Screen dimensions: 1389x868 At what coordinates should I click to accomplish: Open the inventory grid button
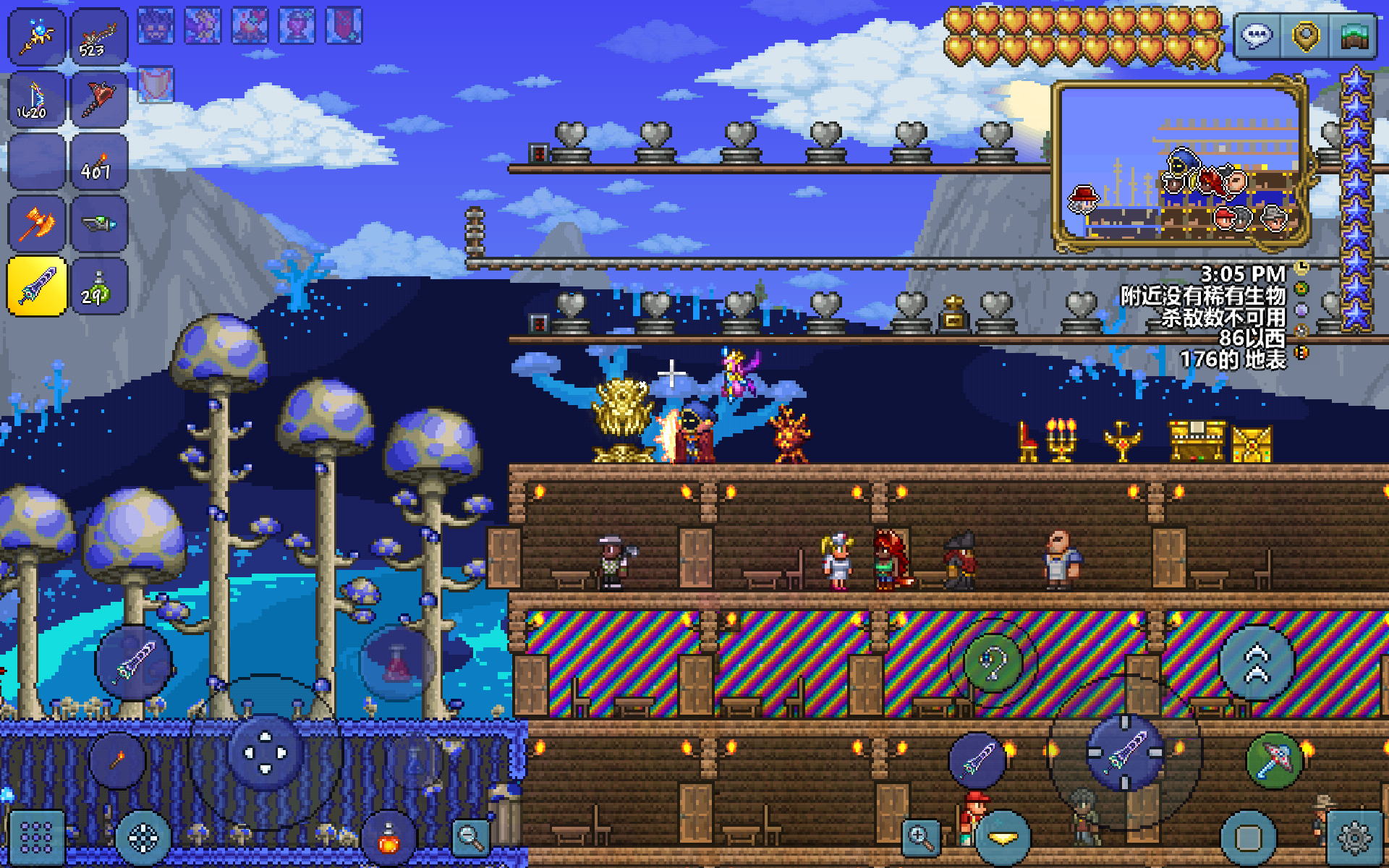pyautogui.click(x=36, y=838)
